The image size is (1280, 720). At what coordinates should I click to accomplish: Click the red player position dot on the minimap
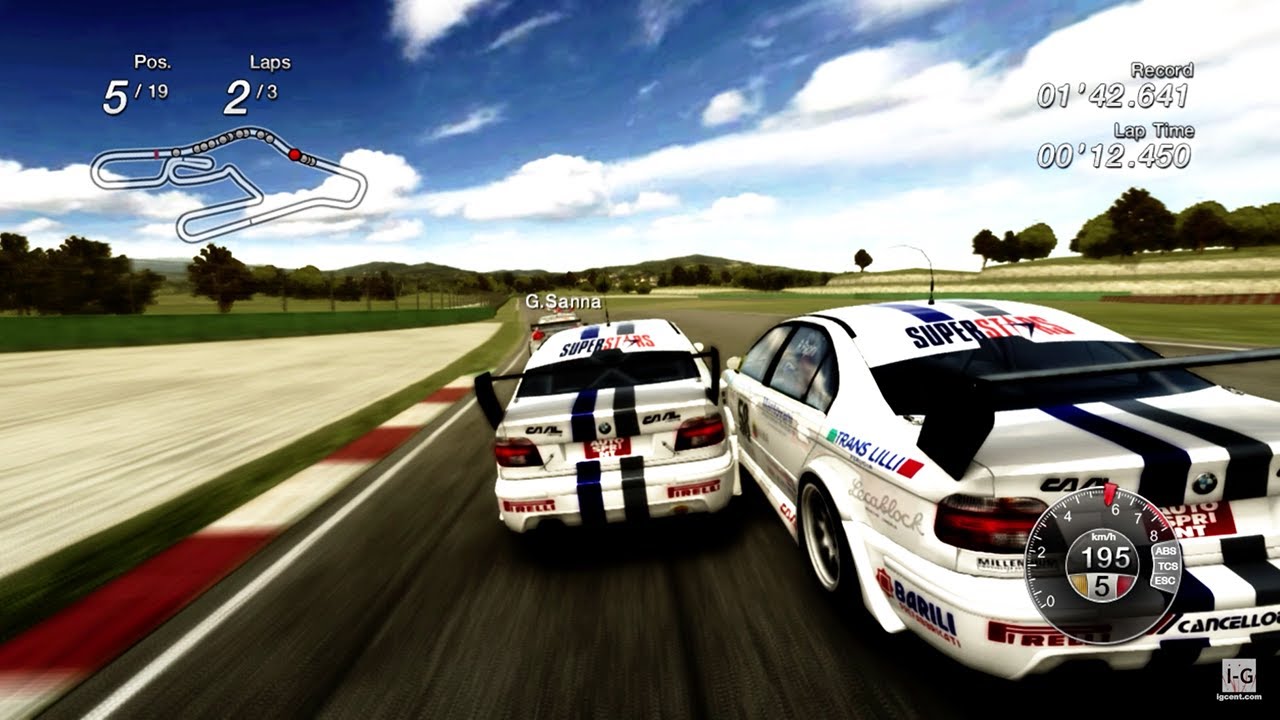(294, 154)
